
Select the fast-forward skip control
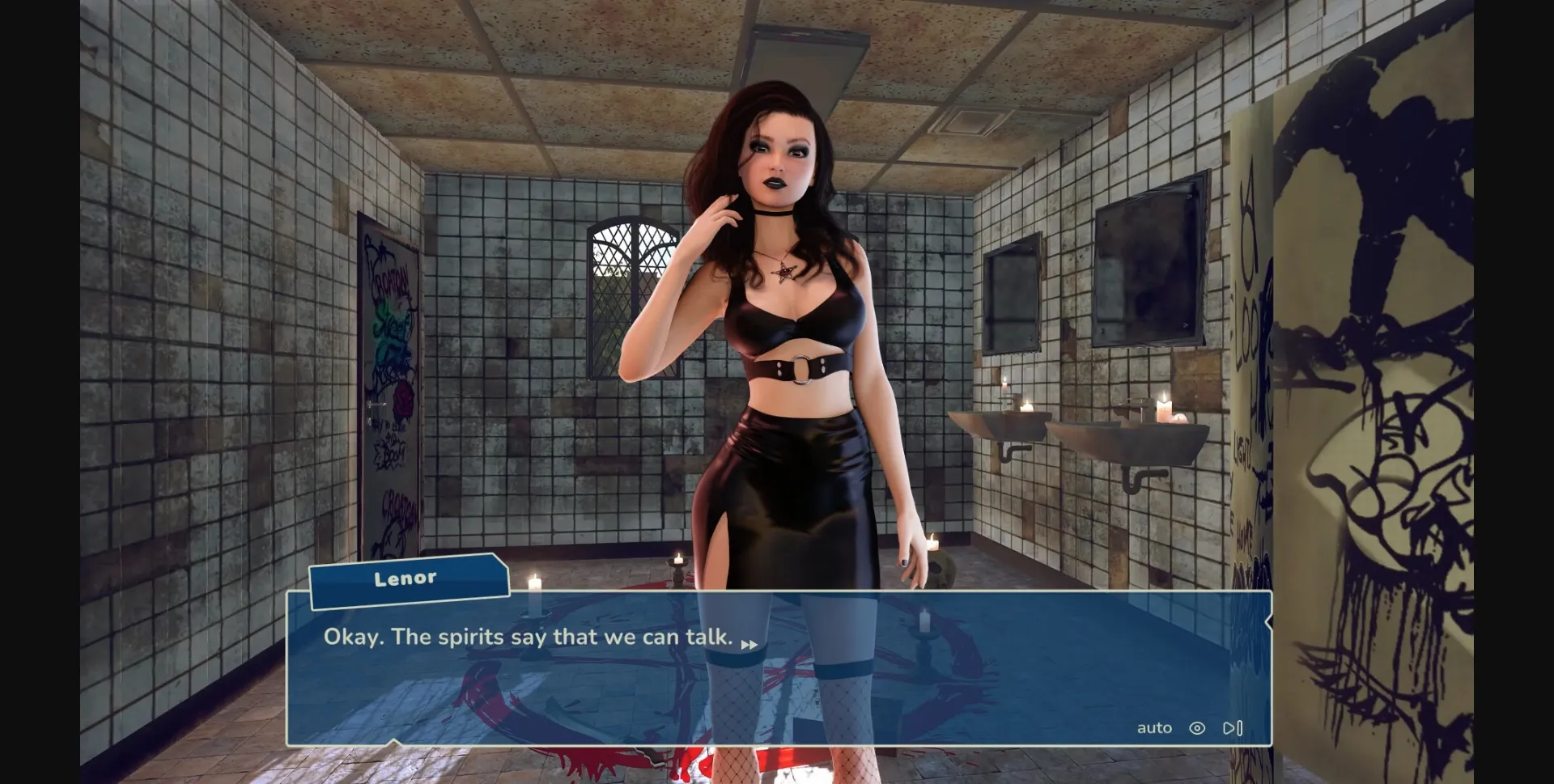click(x=1232, y=727)
